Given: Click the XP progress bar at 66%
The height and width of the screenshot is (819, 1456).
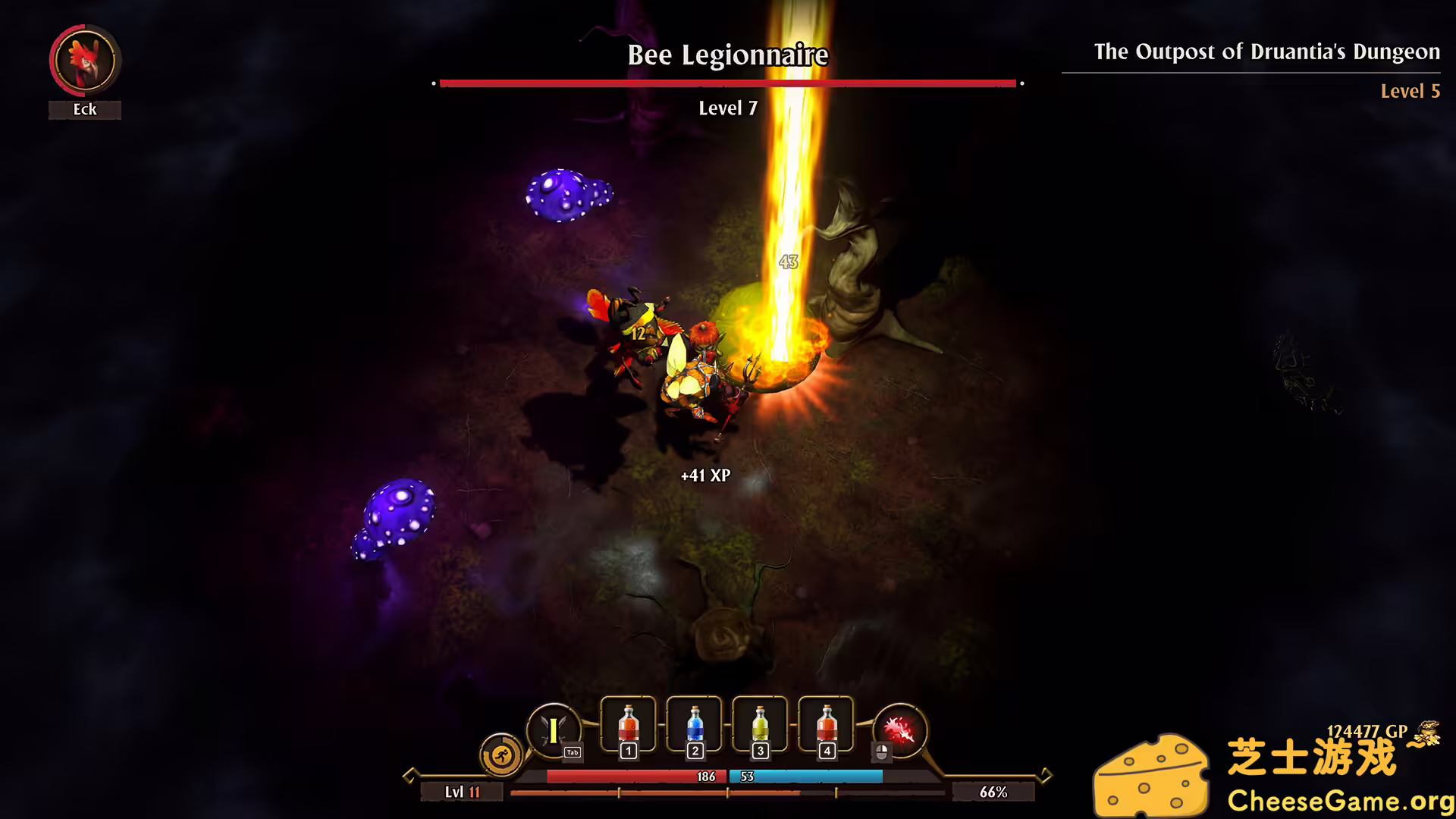Looking at the screenshot, I should (728, 792).
